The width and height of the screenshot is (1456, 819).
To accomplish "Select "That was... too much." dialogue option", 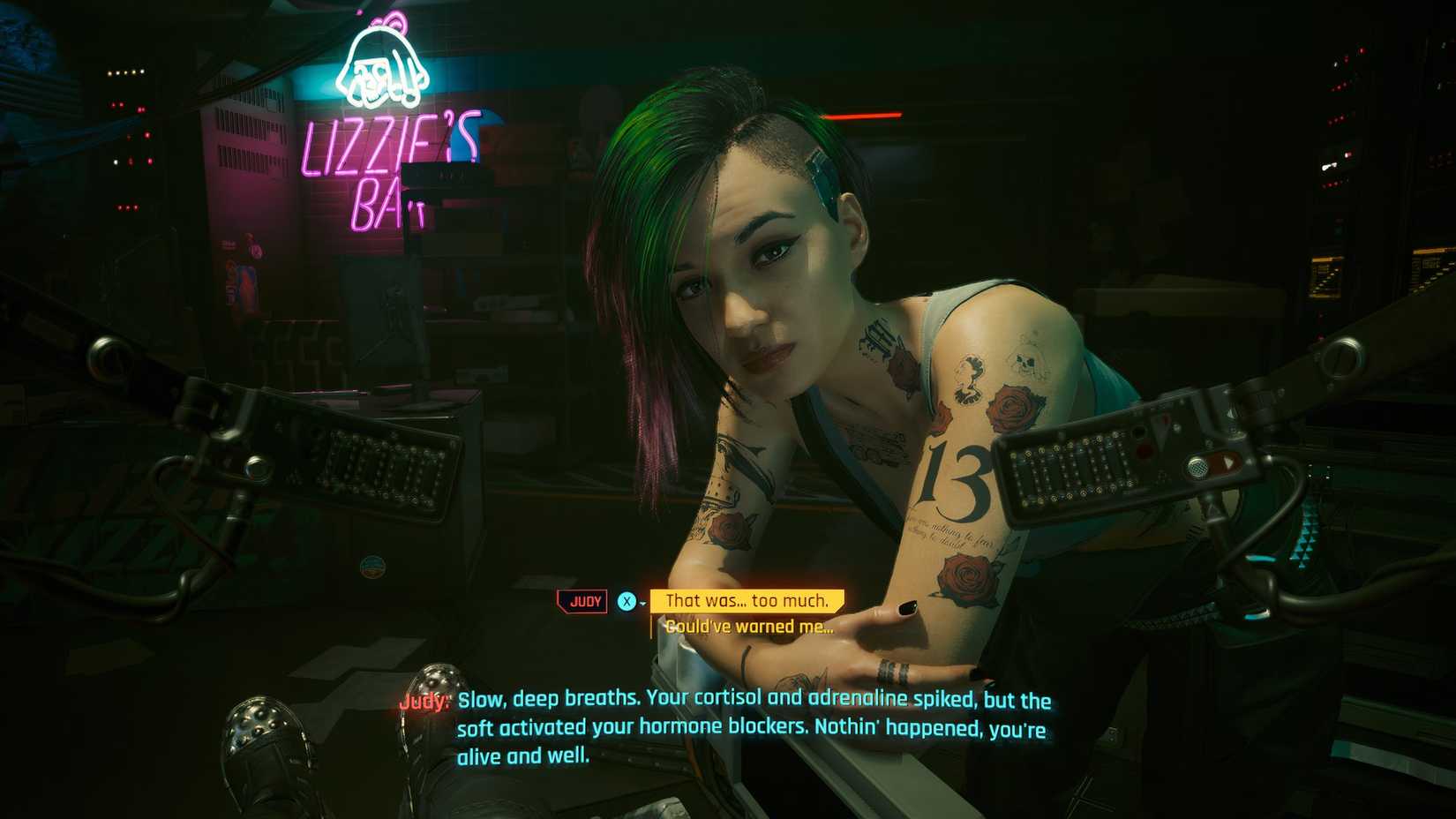I will click(x=747, y=600).
